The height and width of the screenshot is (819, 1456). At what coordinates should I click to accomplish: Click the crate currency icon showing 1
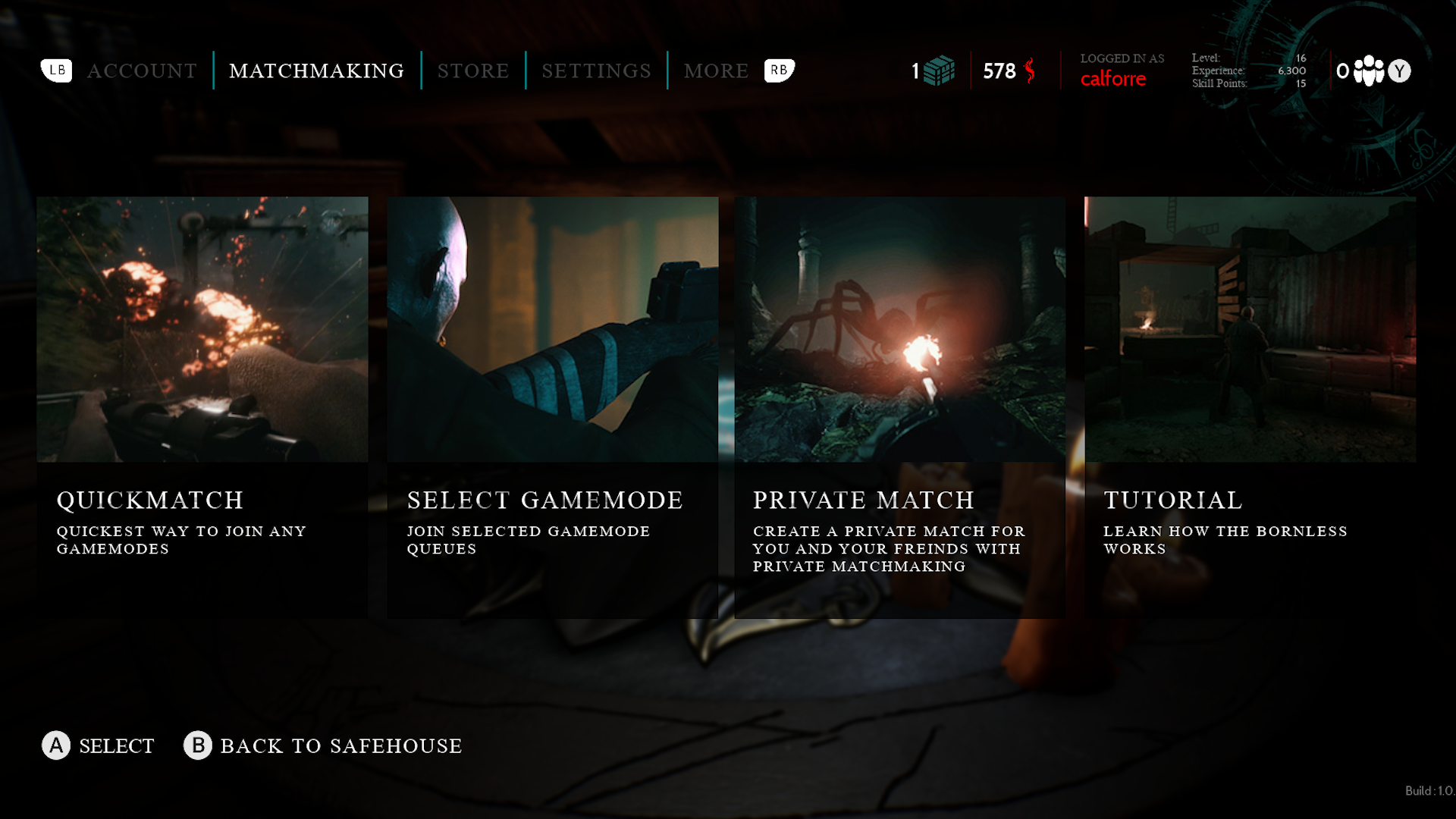tap(938, 71)
